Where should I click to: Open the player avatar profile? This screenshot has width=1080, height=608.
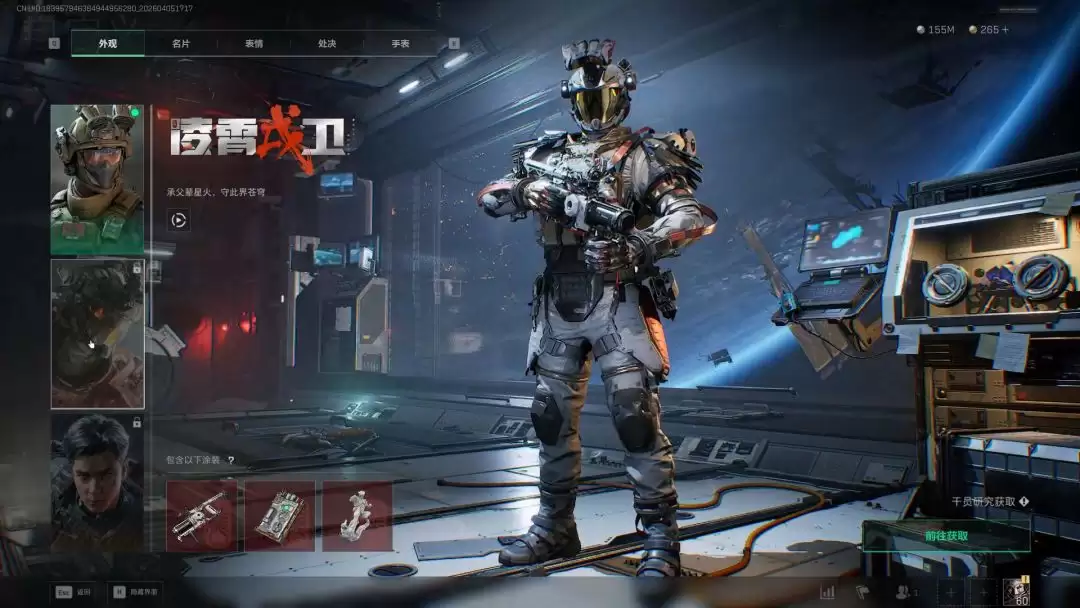1016,592
